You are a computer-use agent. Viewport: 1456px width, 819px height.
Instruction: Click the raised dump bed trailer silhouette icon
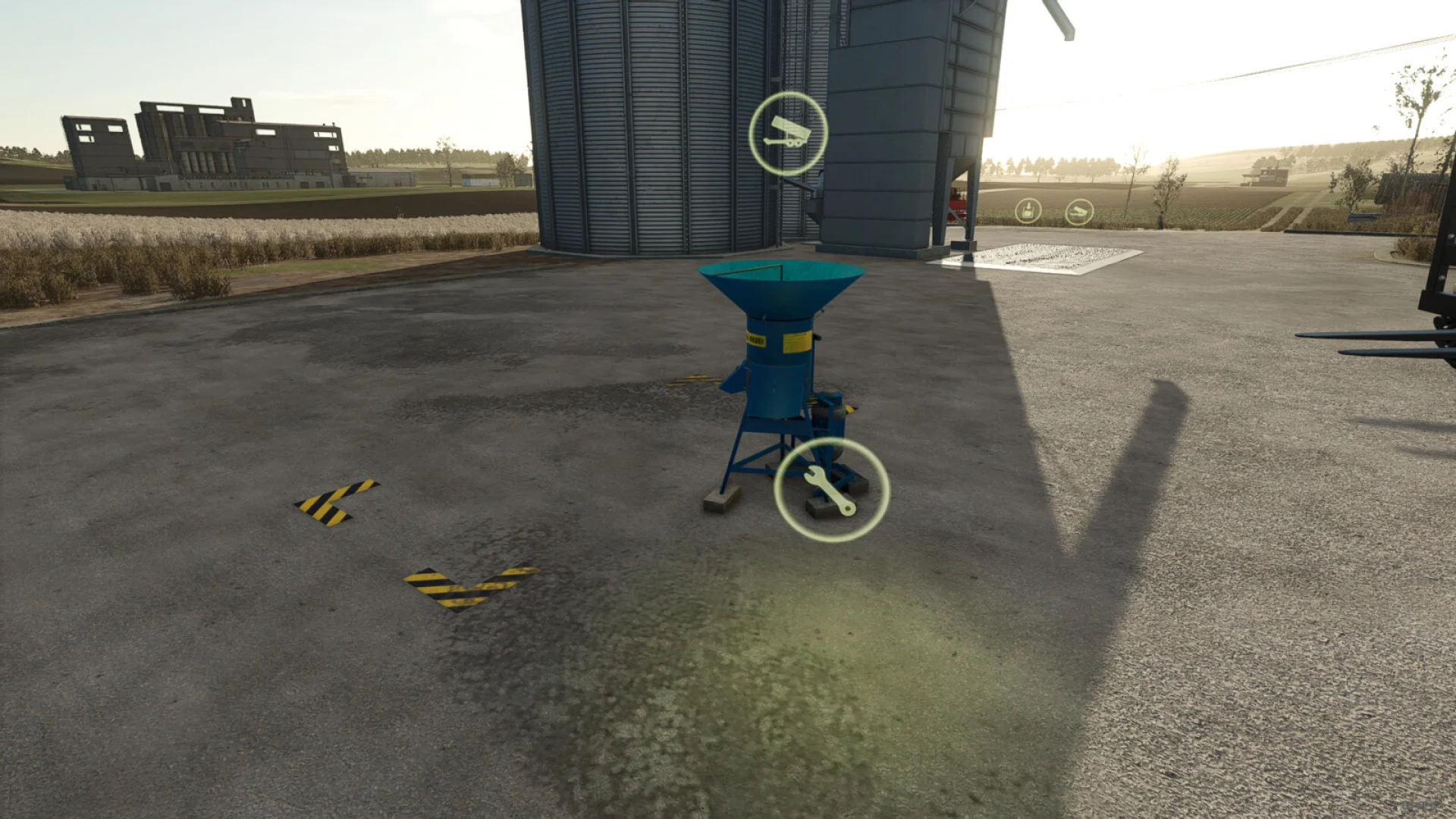tap(789, 130)
